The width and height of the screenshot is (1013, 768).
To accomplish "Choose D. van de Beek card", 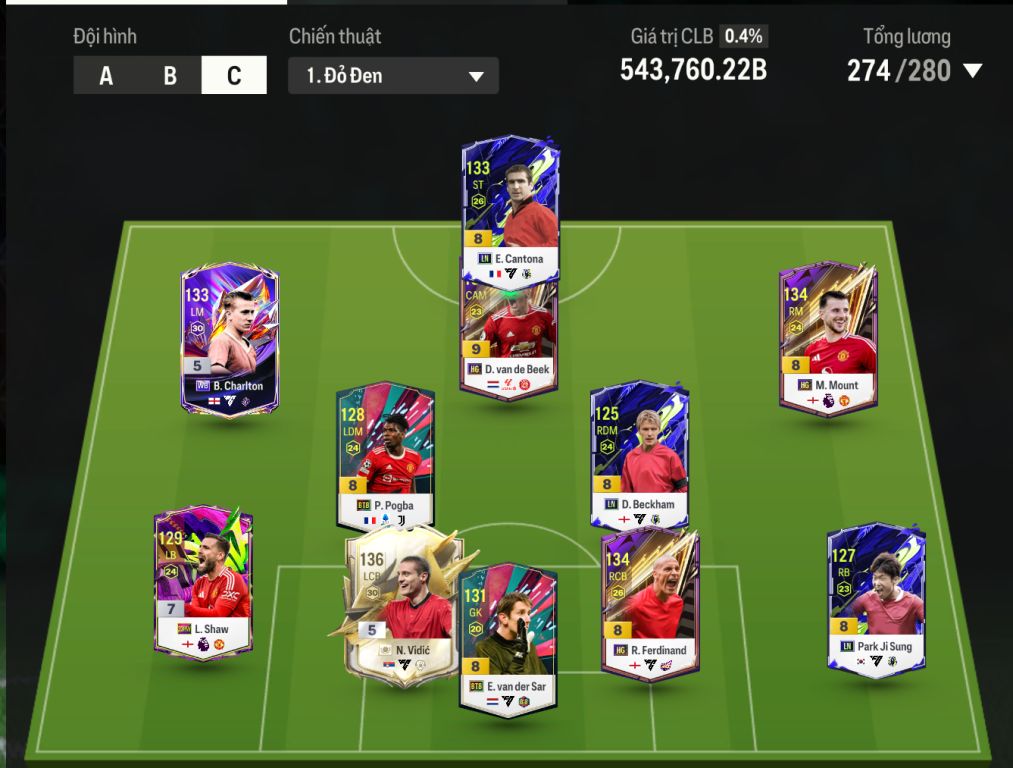I will pos(510,340).
